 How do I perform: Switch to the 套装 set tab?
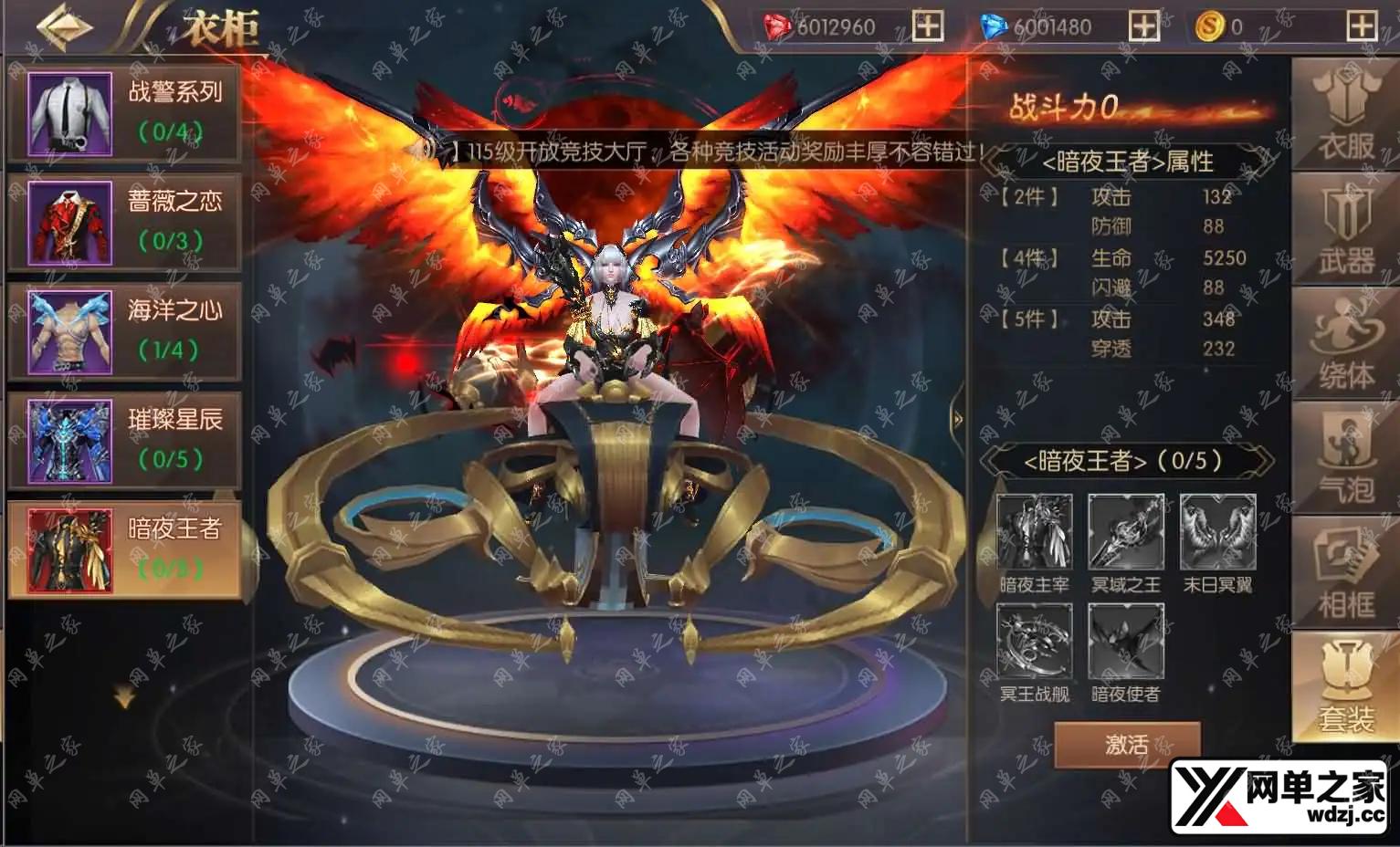1345,687
